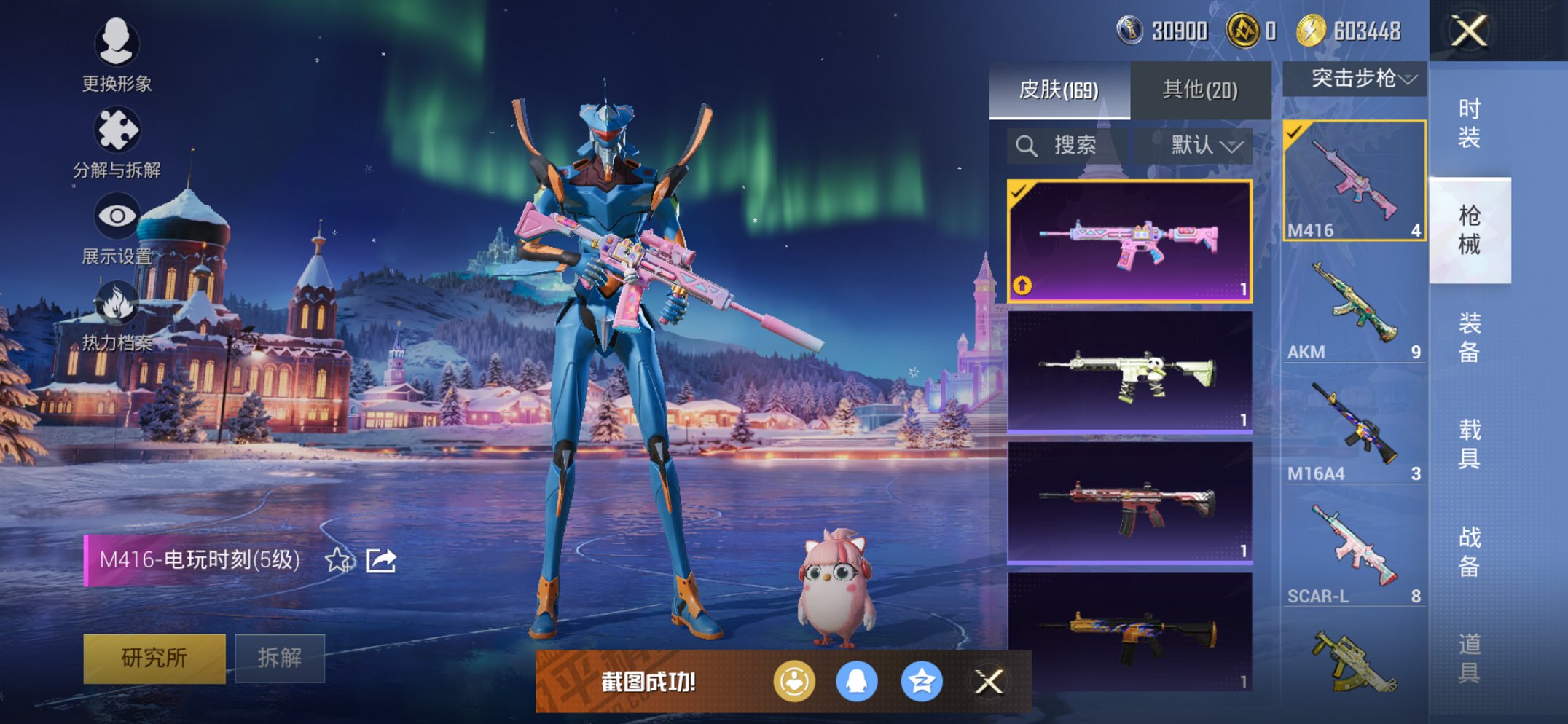Open the 突击步枪 weapon type dropdown
1568x724 pixels.
(x=1355, y=79)
